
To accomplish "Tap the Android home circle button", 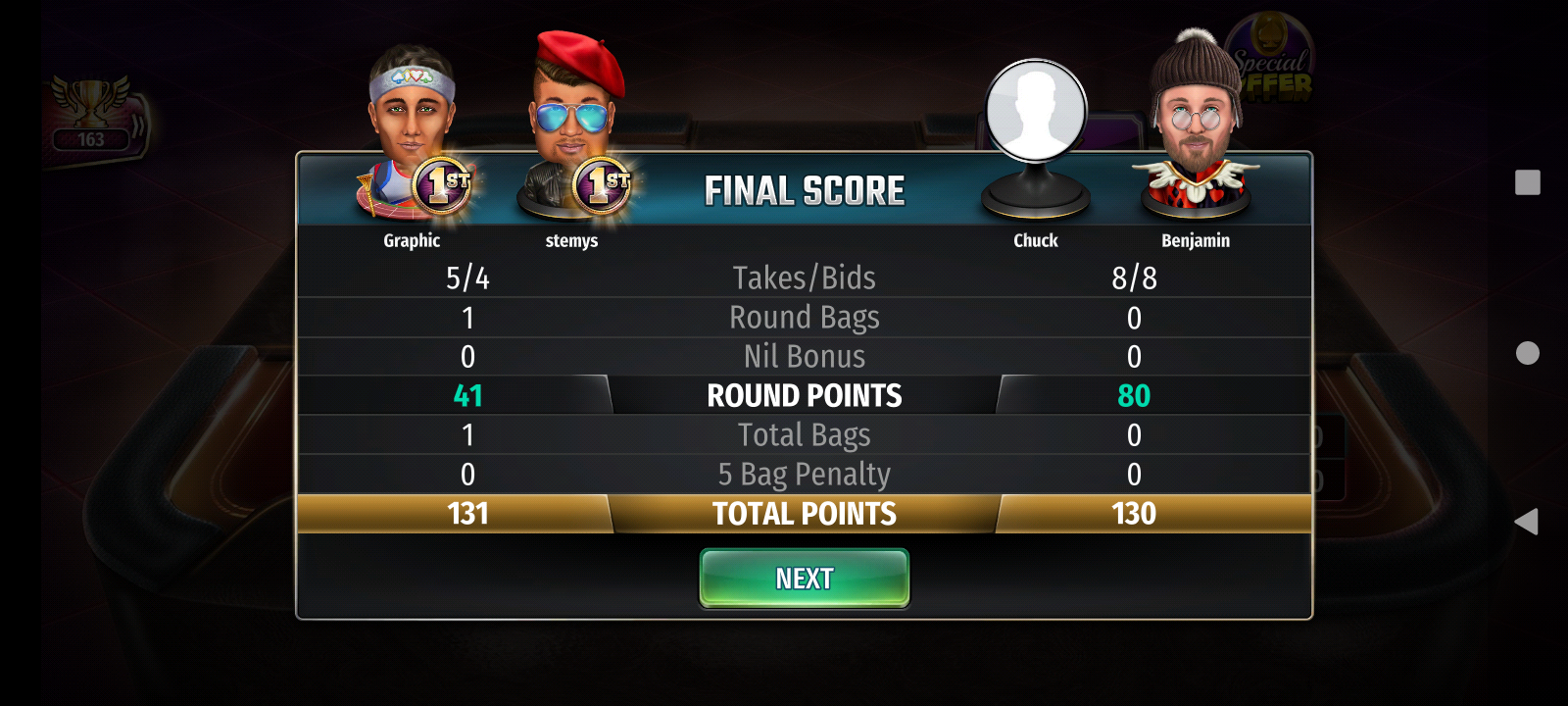I will click(1527, 353).
